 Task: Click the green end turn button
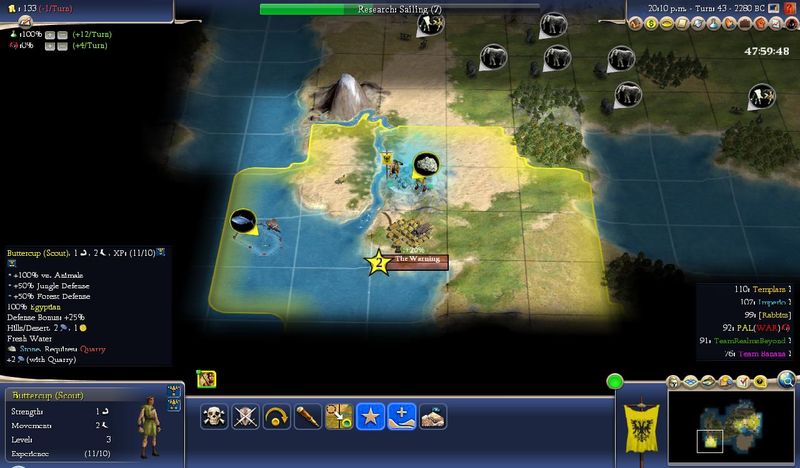[616, 381]
